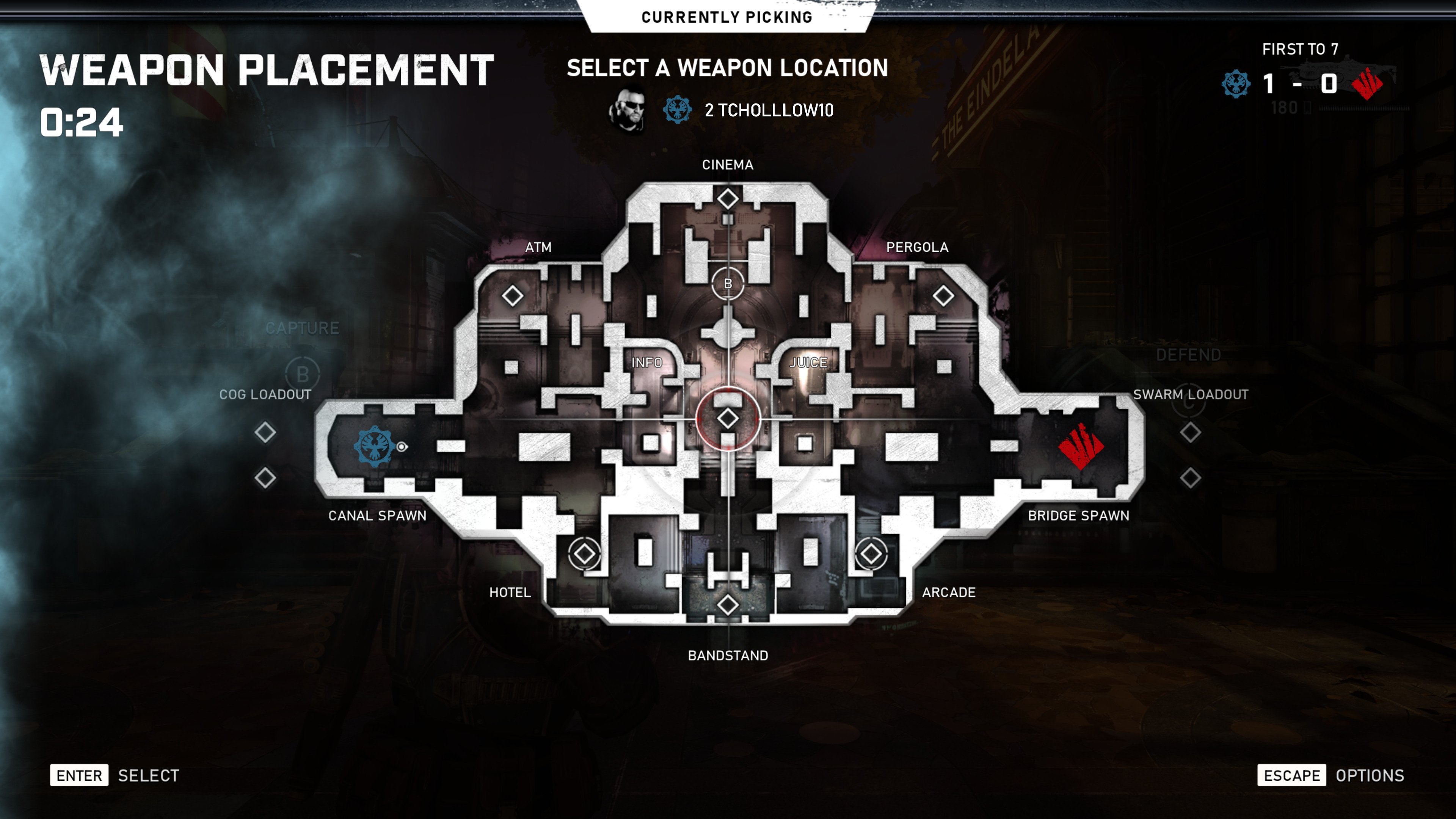
Task: Click the highlighted center weapon location
Action: pos(728,418)
